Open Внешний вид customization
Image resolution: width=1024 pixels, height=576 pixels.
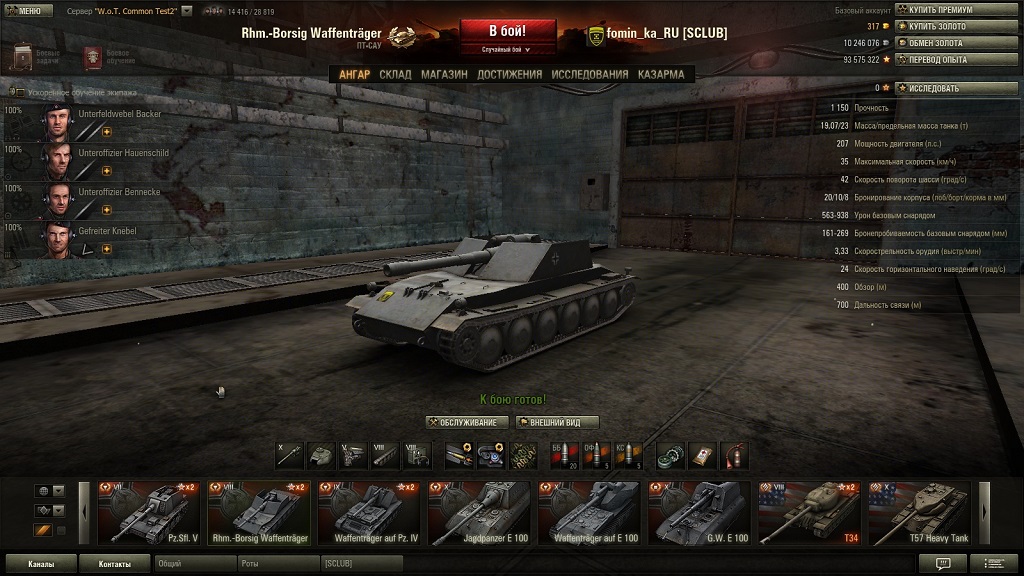(x=556, y=422)
